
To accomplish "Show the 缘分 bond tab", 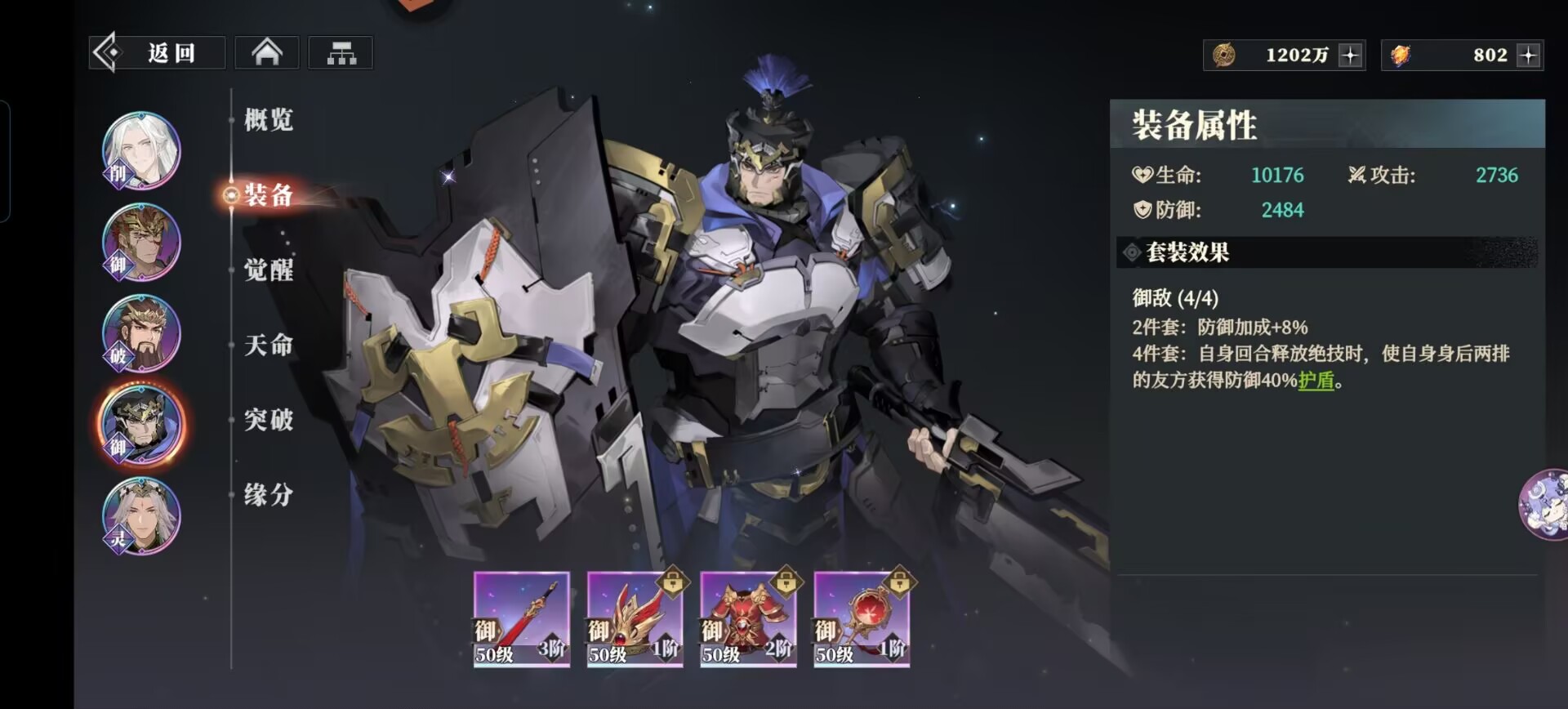I will point(268,494).
